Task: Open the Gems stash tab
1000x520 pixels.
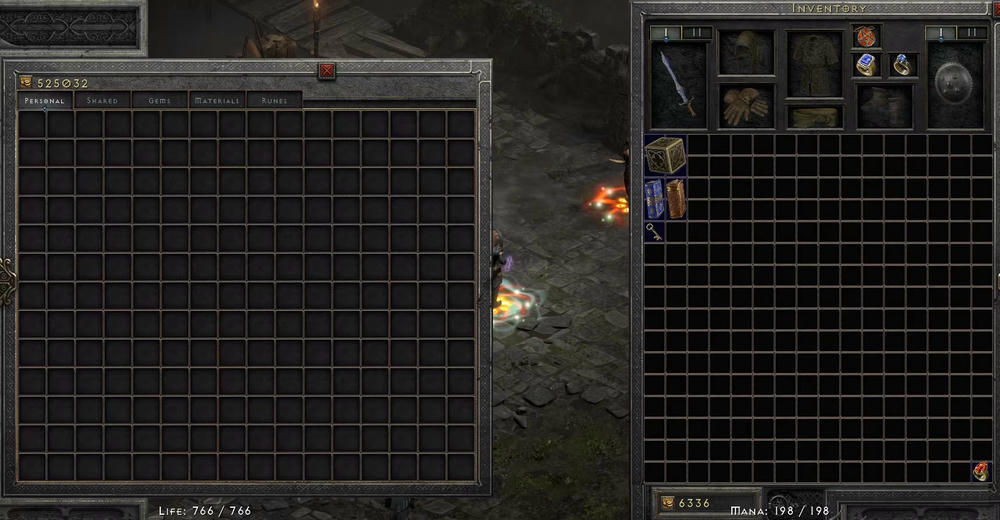Action: click(x=159, y=101)
